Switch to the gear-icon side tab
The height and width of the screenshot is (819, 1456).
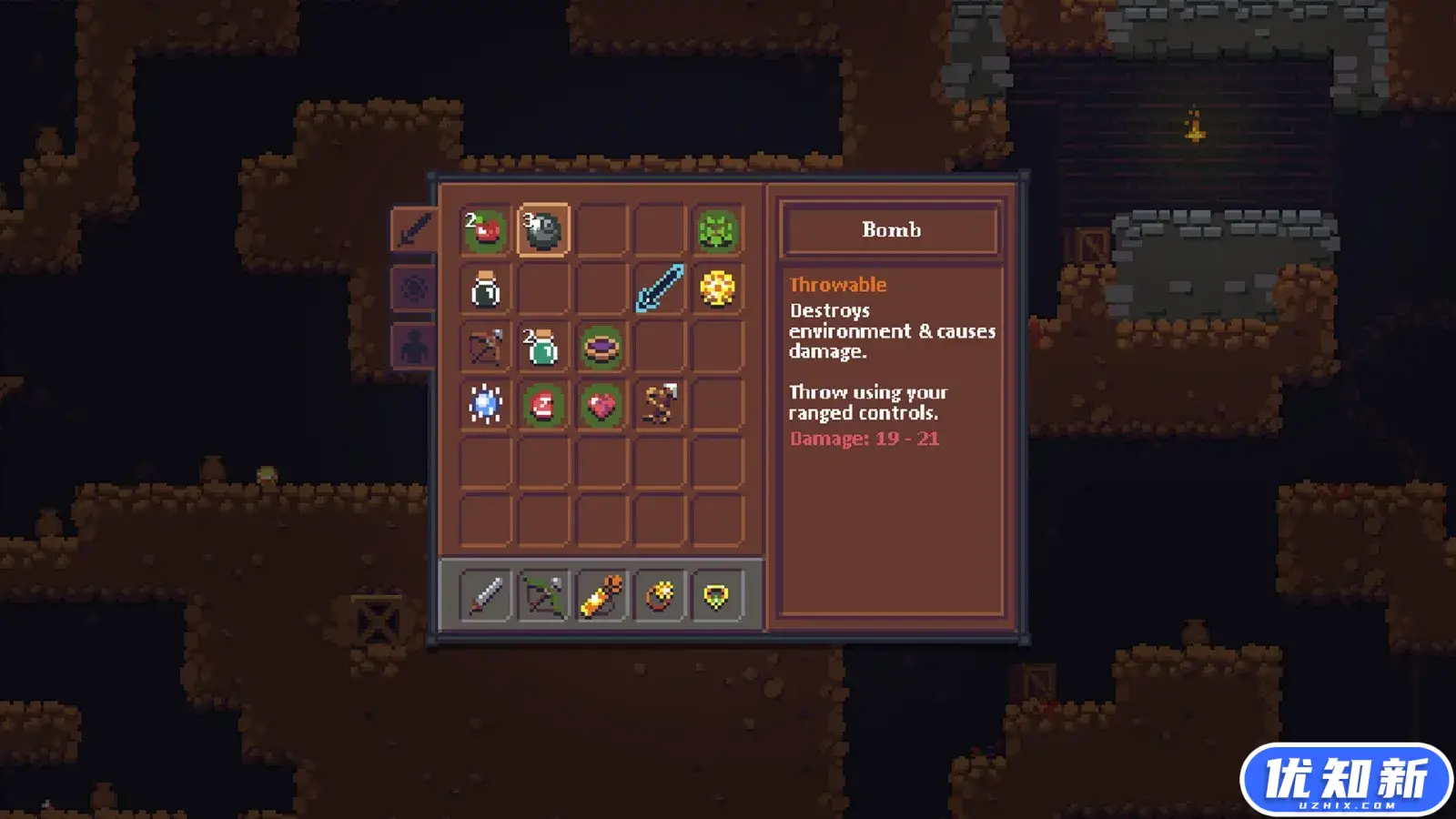[x=413, y=289]
